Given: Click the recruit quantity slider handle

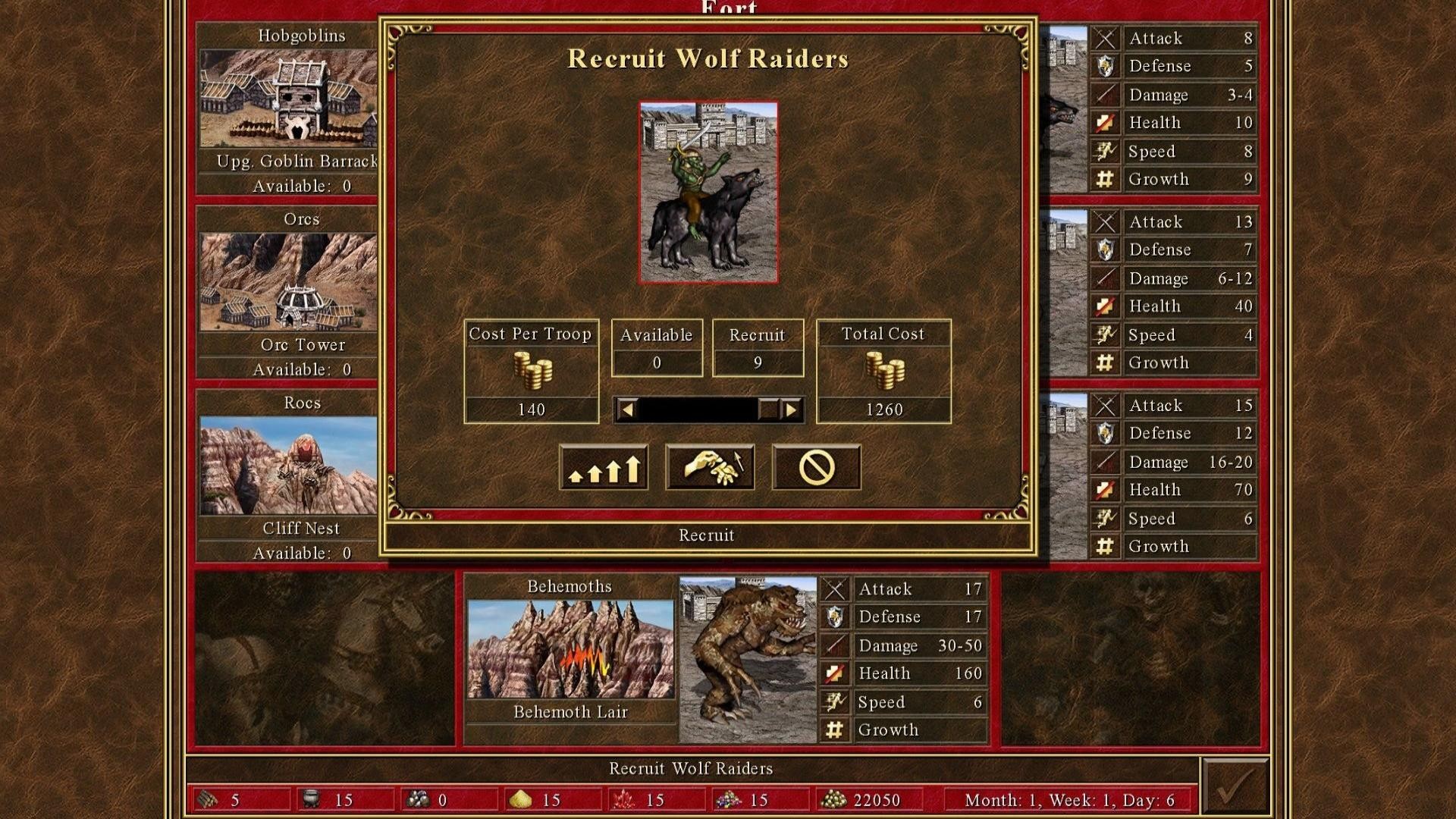Looking at the screenshot, I should coord(768,410).
